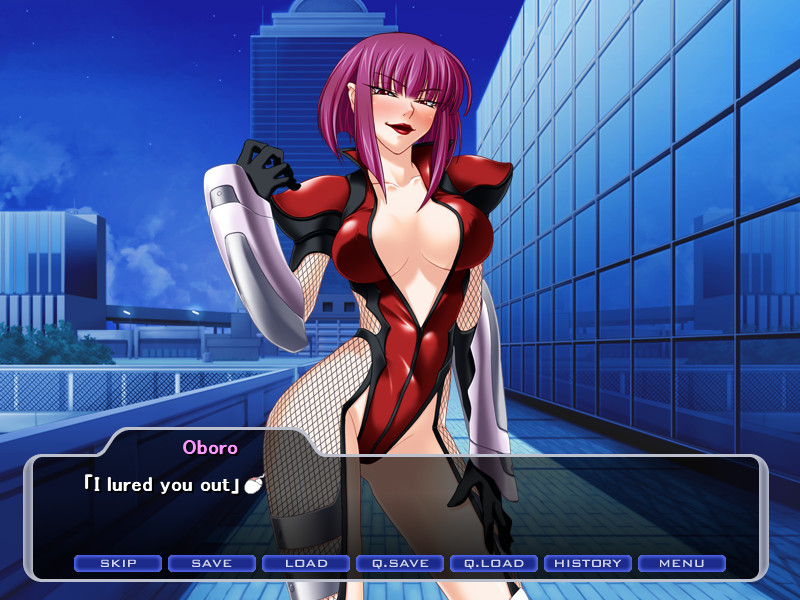Advance dialogue via the mouse icon
Viewport: 800px width, 600px height.
click(253, 486)
